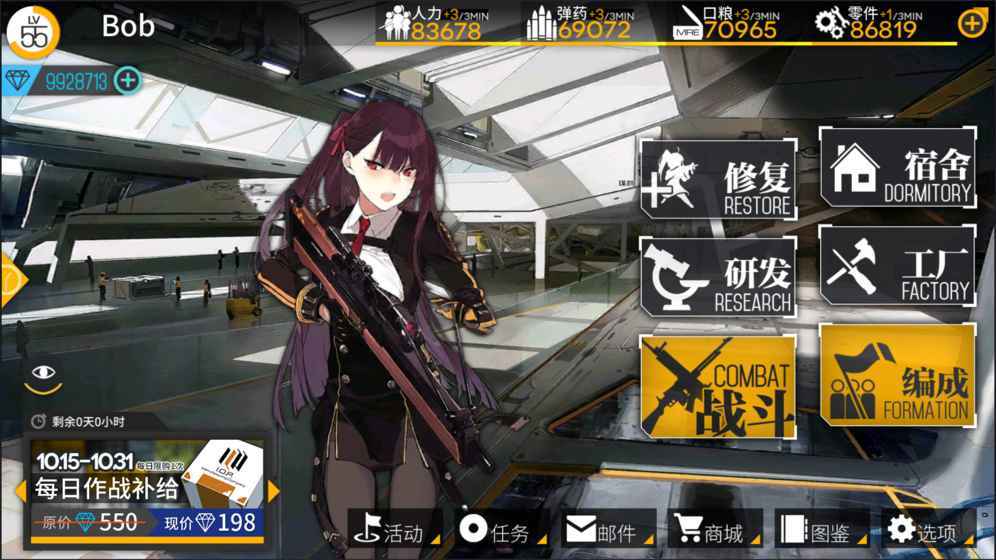
Task: Open the Restore (修复) menu
Action: [718, 180]
